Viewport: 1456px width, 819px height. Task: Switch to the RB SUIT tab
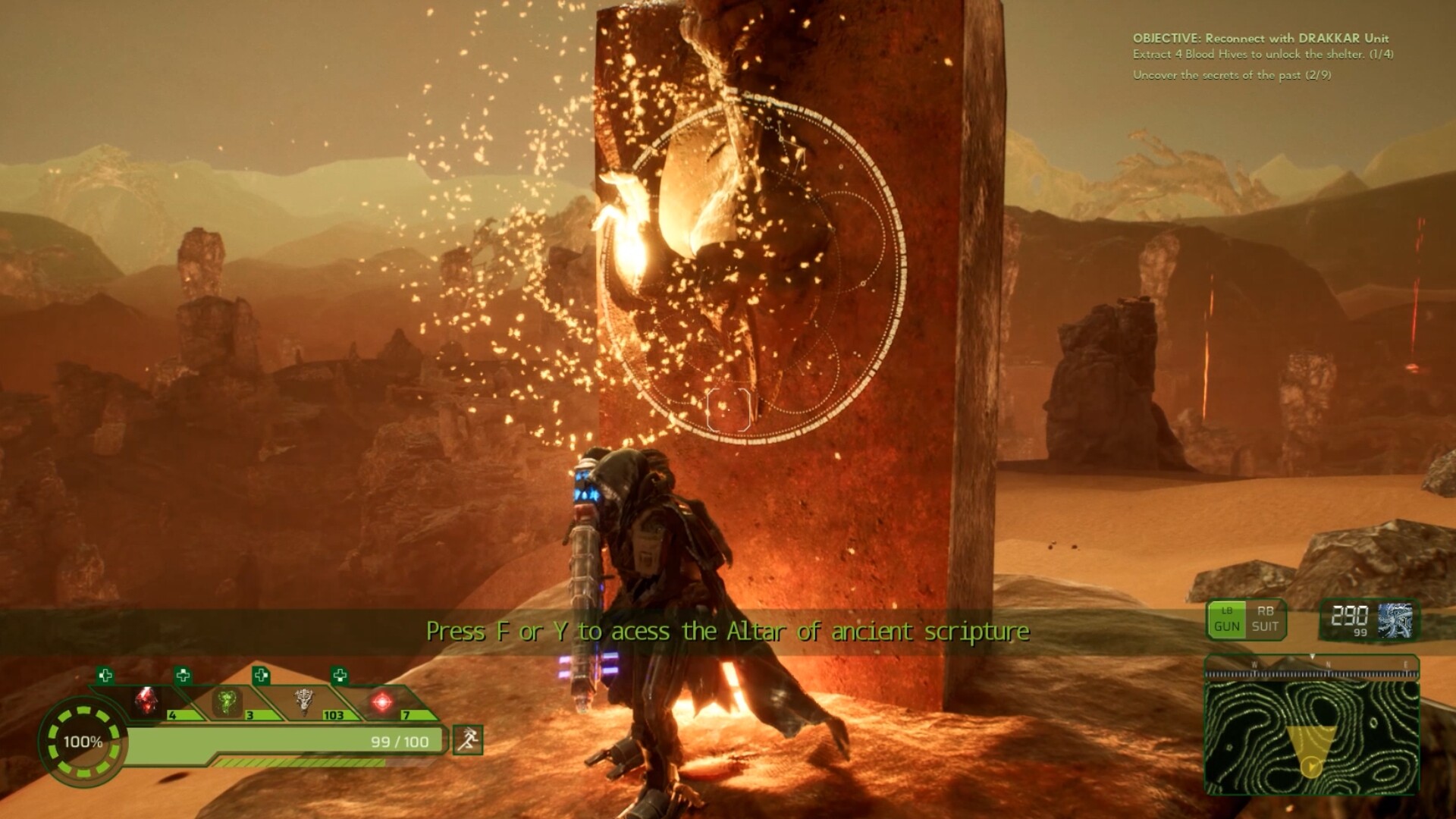click(x=1266, y=620)
